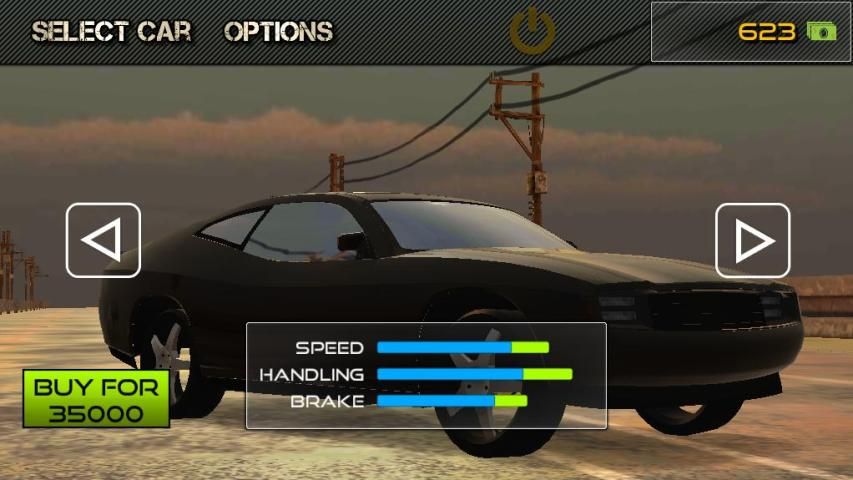Show the next car with right arrow
The width and height of the screenshot is (853, 480).
pyautogui.click(x=752, y=240)
